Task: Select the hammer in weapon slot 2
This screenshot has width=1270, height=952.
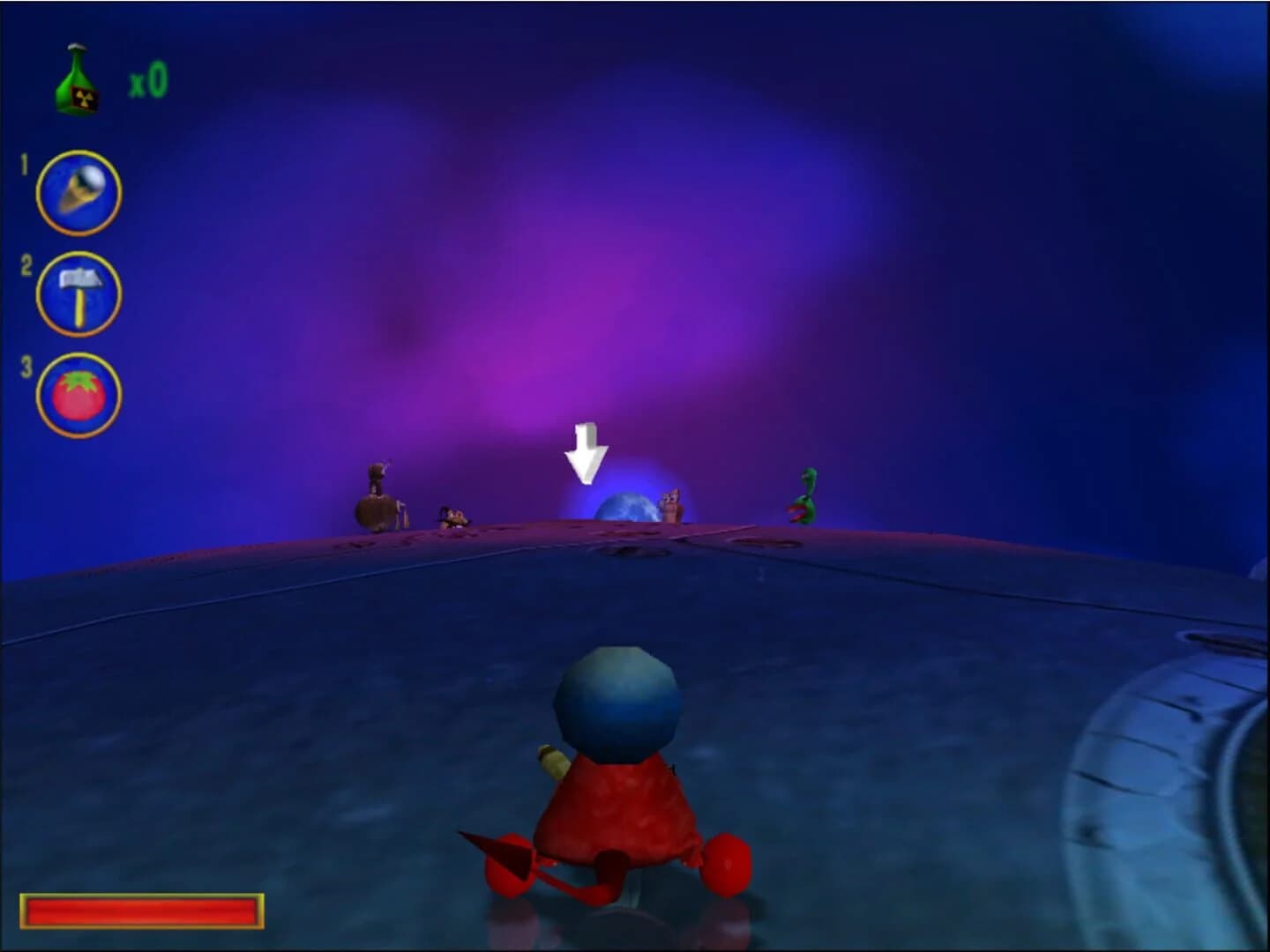Action: (78, 295)
